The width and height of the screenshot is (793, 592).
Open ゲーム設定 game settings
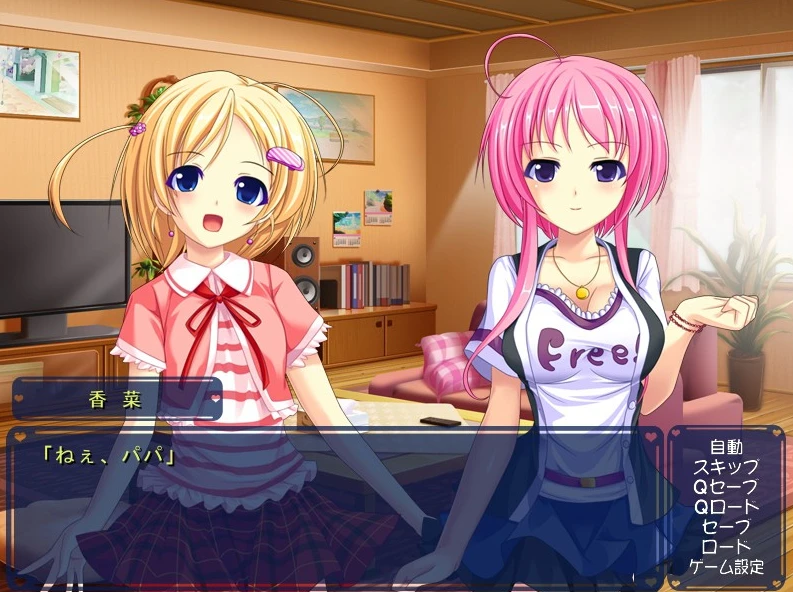[x=726, y=567]
